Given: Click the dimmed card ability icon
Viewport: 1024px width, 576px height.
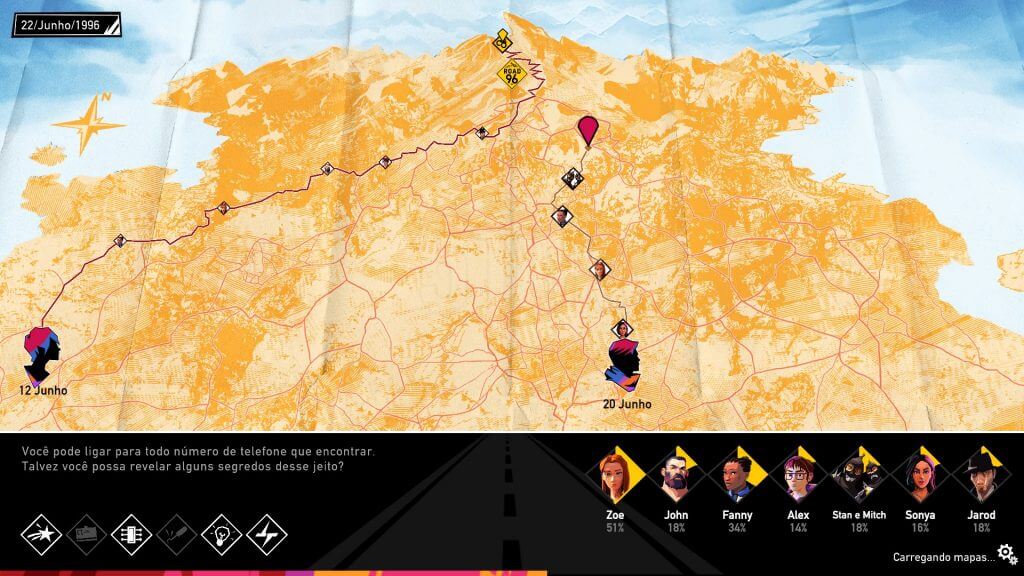Looking at the screenshot, I should click(86, 534).
